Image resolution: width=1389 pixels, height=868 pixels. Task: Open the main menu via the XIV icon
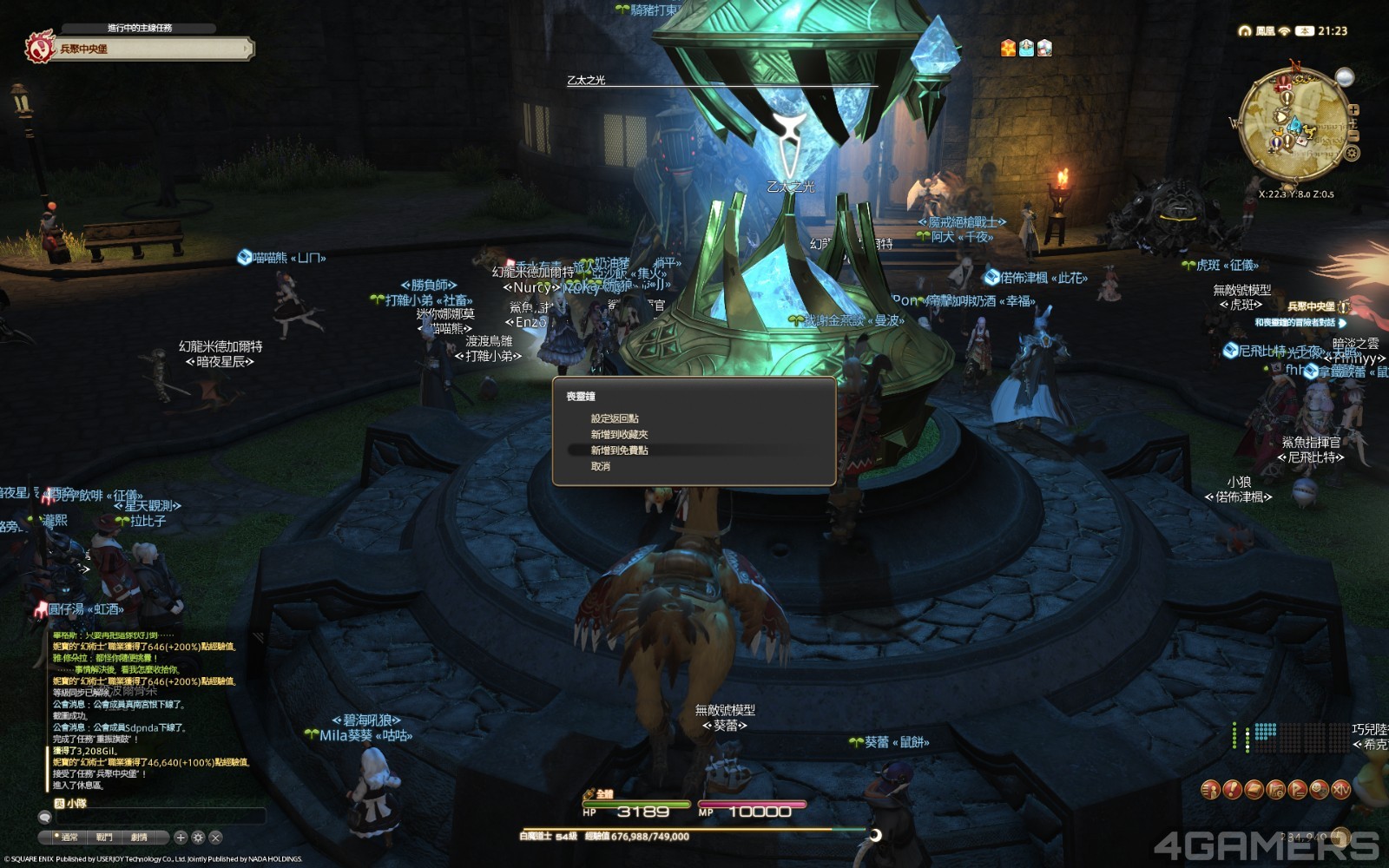point(1340,791)
